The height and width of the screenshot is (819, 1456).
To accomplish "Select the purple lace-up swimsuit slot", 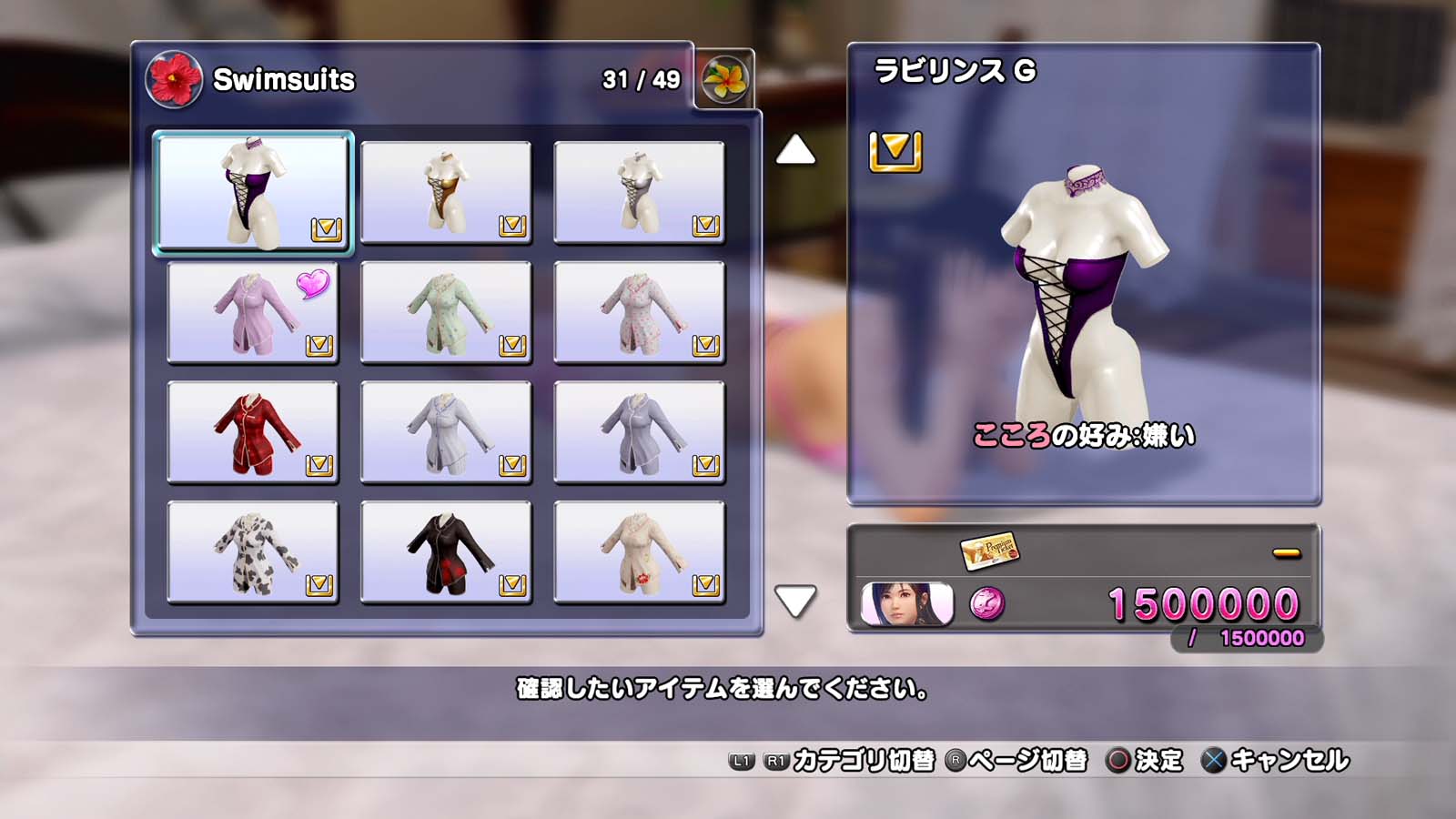I will (x=253, y=192).
